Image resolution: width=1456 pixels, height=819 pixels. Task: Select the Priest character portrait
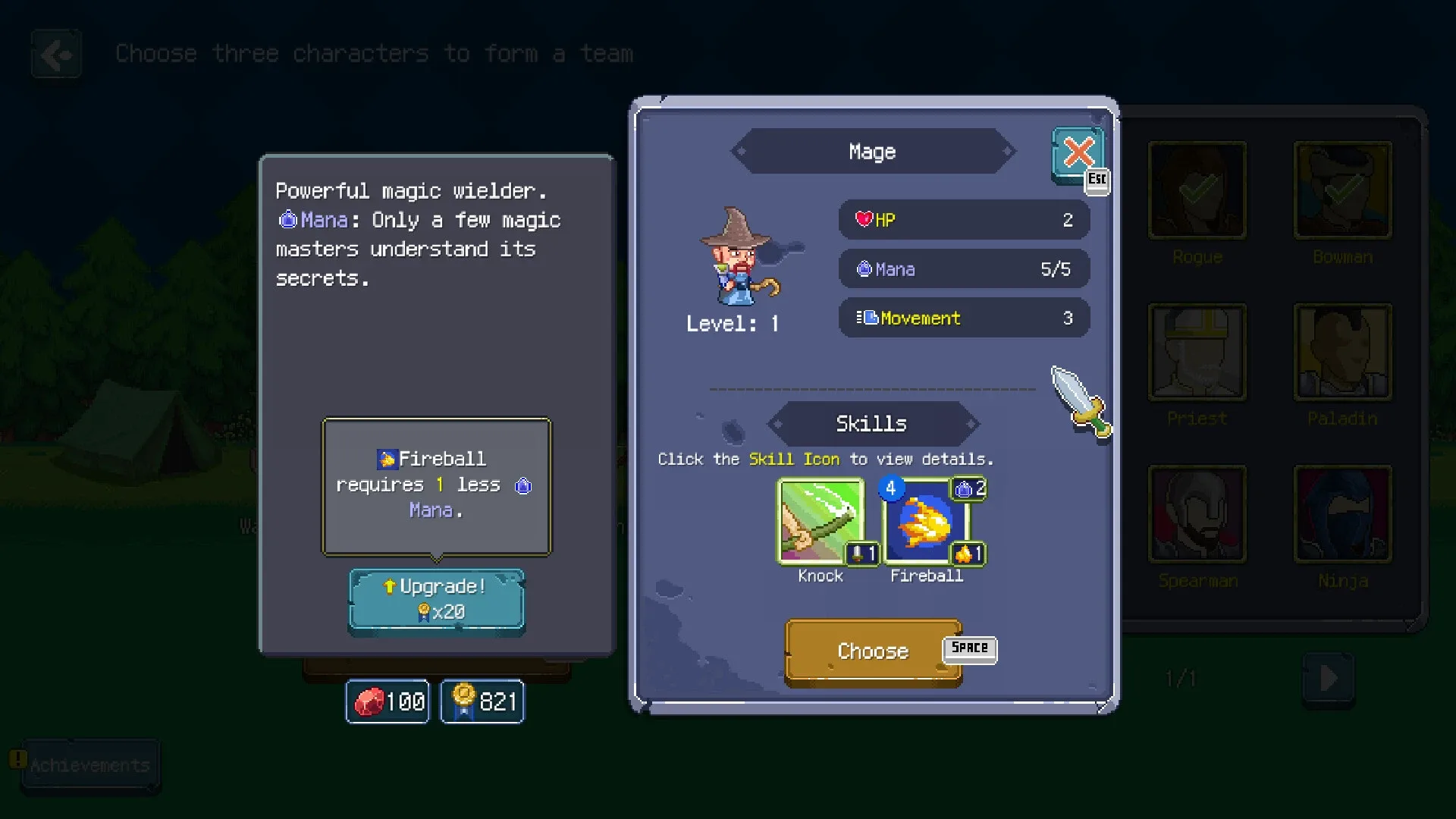pos(1197,352)
